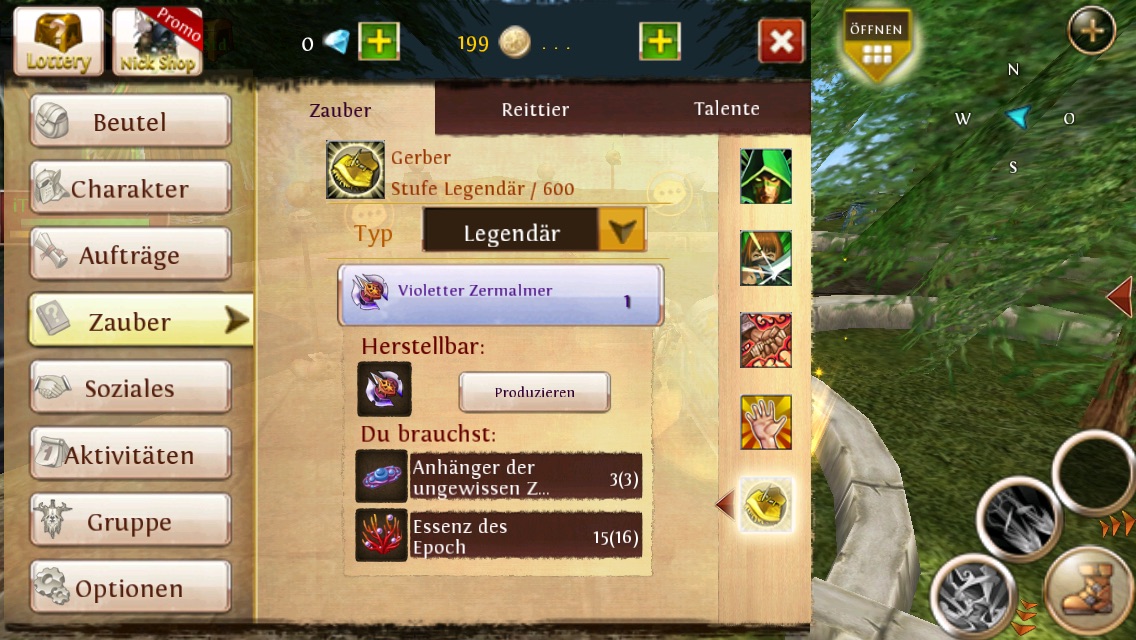This screenshot has width=1136, height=640.
Task: Open the yellow Öffnen shield button
Action: click(x=876, y=44)
